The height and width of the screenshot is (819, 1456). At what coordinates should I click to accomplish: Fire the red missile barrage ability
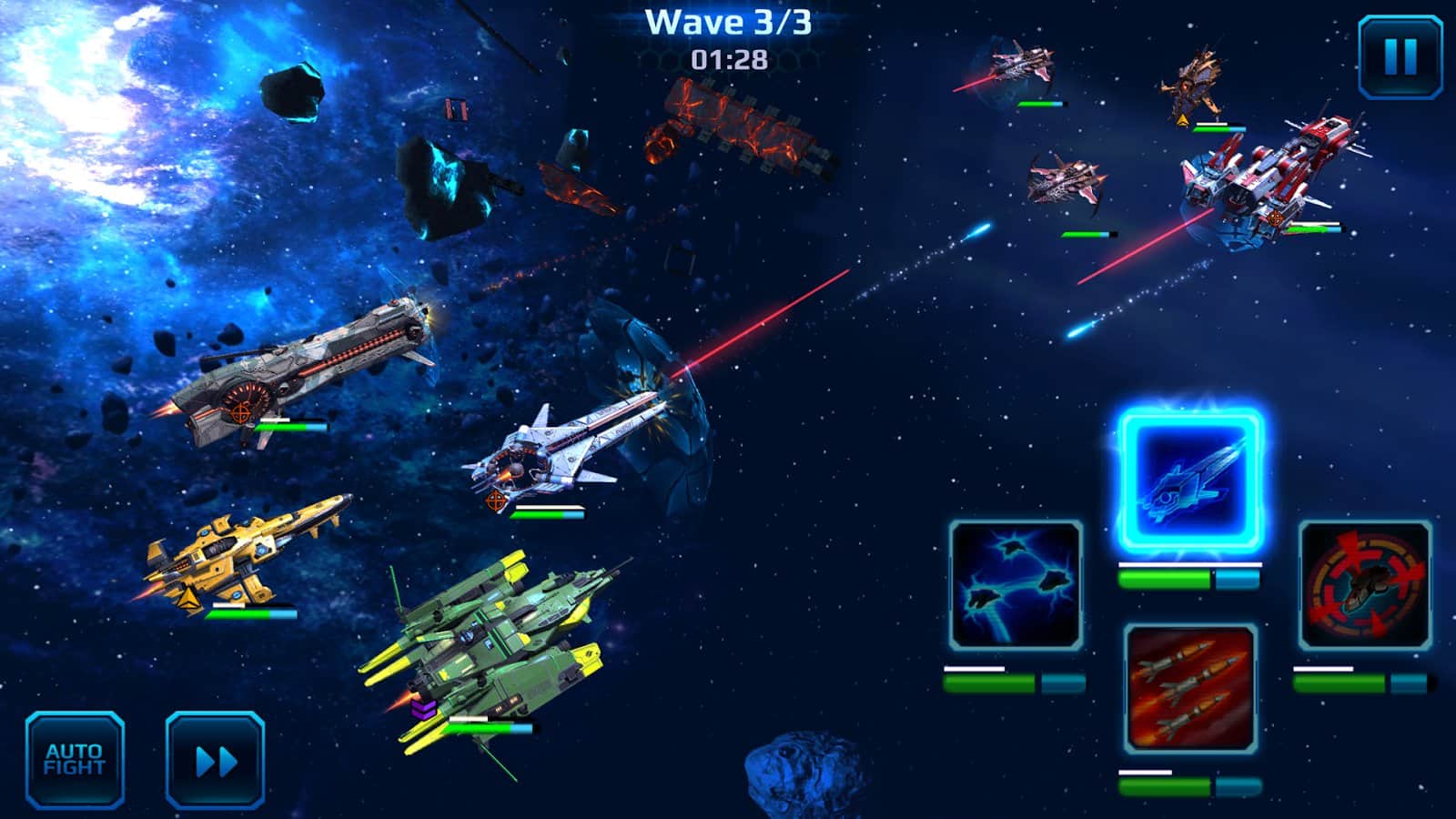(x=1190, y=689)
